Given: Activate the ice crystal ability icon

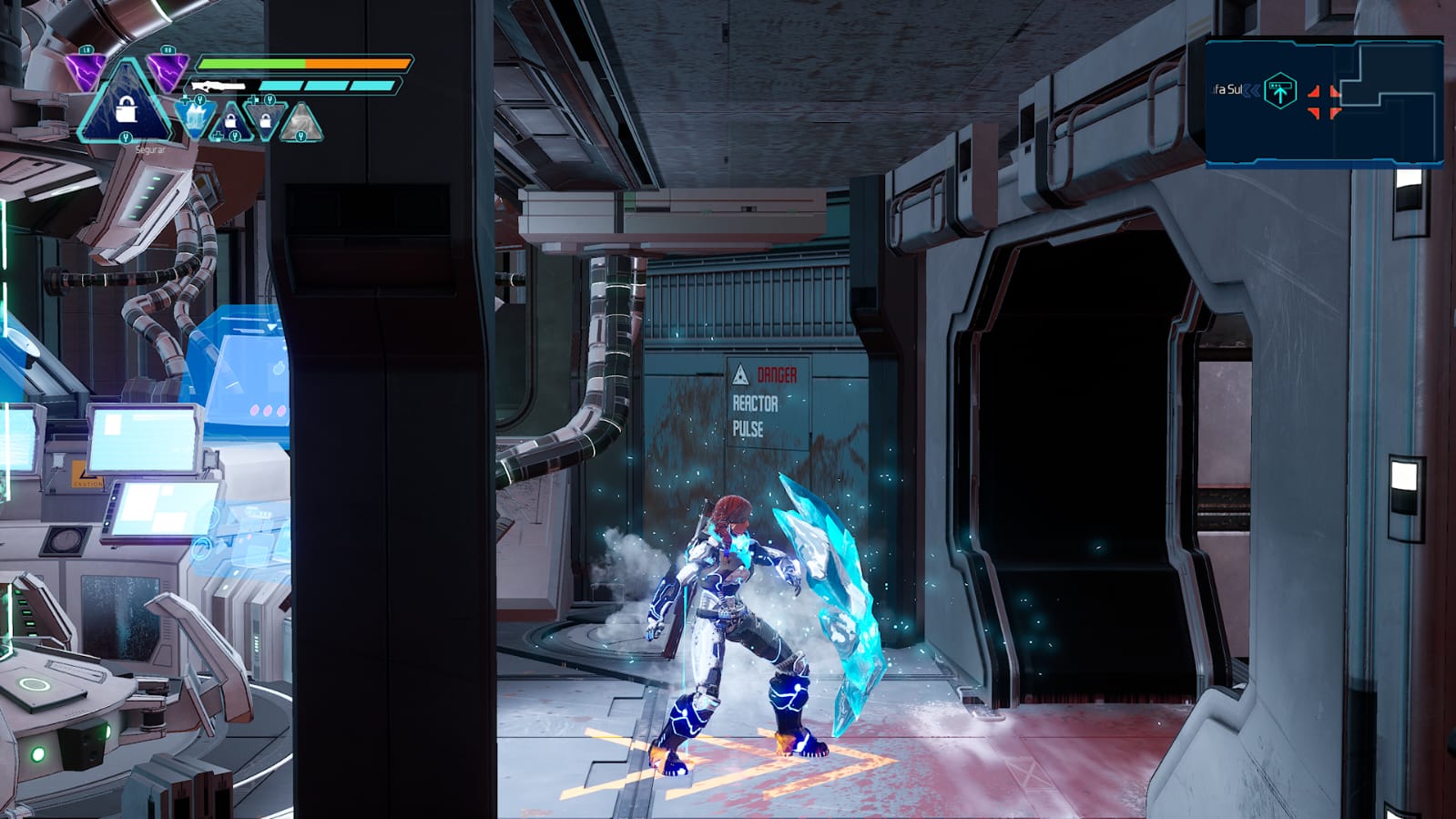Looking at the screenshot, I should point(195,118).
